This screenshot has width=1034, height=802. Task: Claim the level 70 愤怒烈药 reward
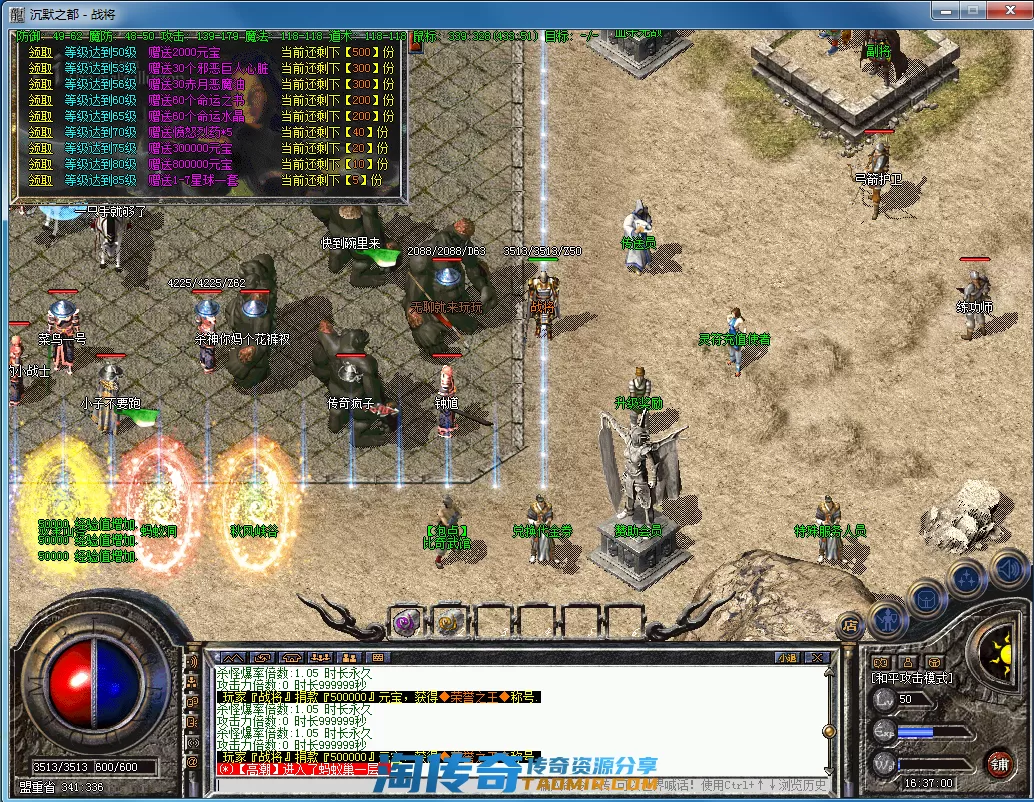click(x=40, y=132)
